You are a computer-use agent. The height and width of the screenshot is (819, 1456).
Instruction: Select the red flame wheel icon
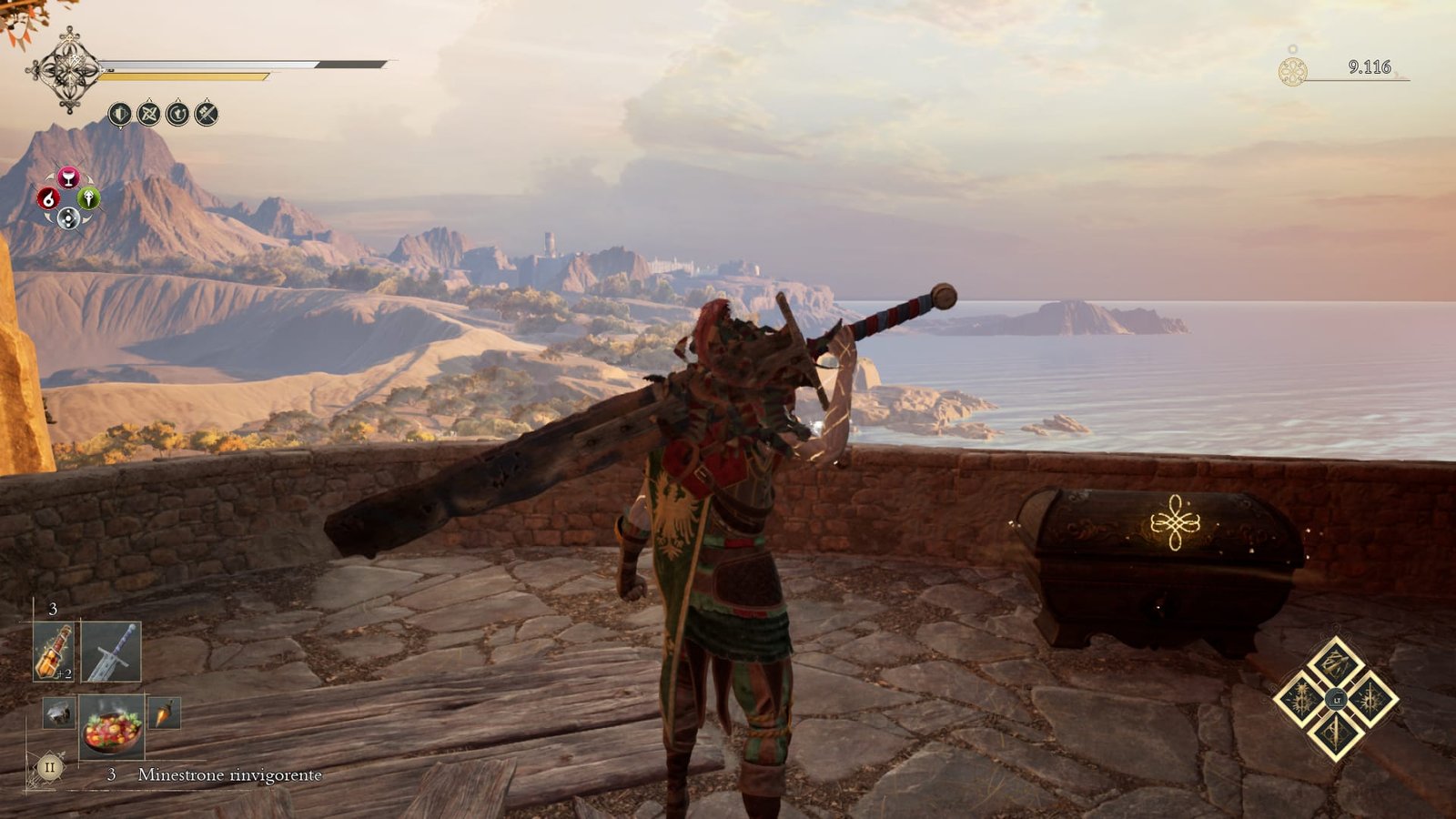coord(48,197)
